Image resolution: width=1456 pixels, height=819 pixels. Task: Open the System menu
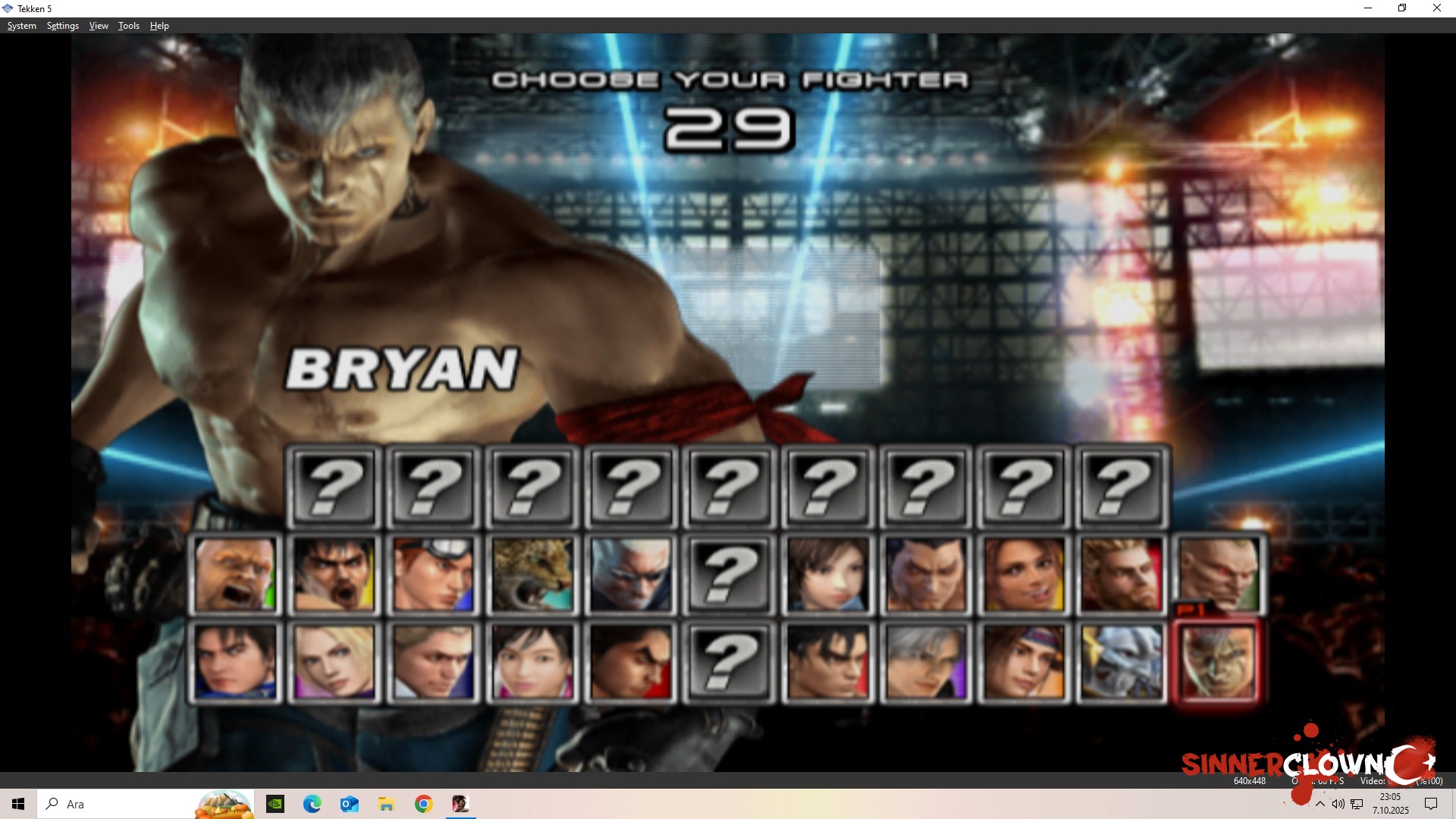tap(21, 25)
